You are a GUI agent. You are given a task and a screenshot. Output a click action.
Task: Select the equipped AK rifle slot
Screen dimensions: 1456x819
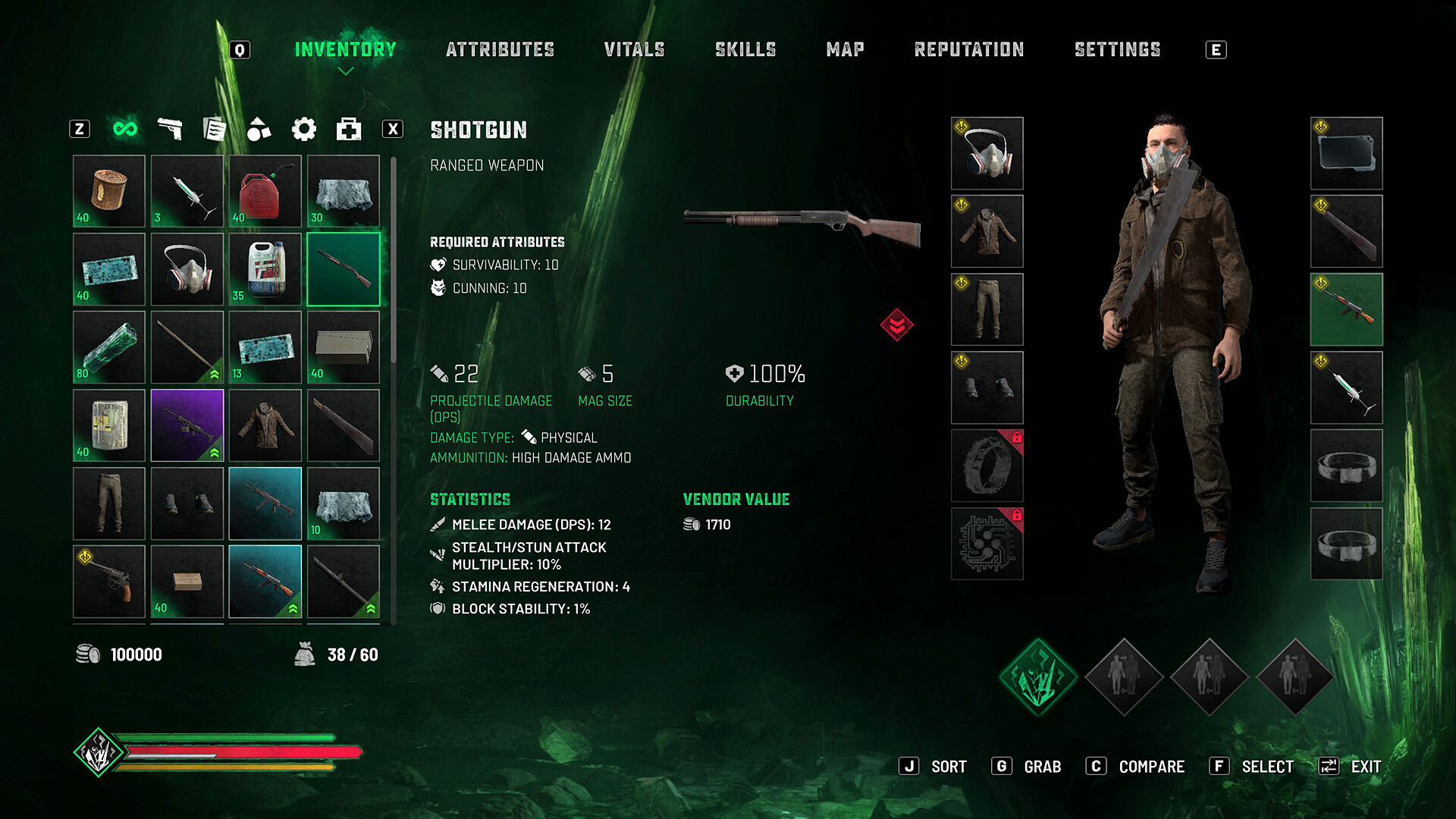click(x=1346, y=309)
